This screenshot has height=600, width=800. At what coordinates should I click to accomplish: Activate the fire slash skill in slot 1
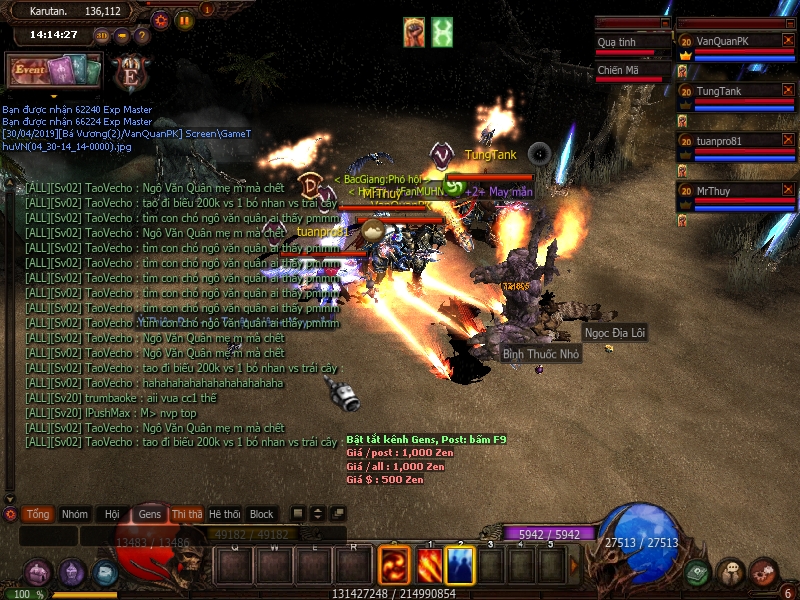coord(430,565)
